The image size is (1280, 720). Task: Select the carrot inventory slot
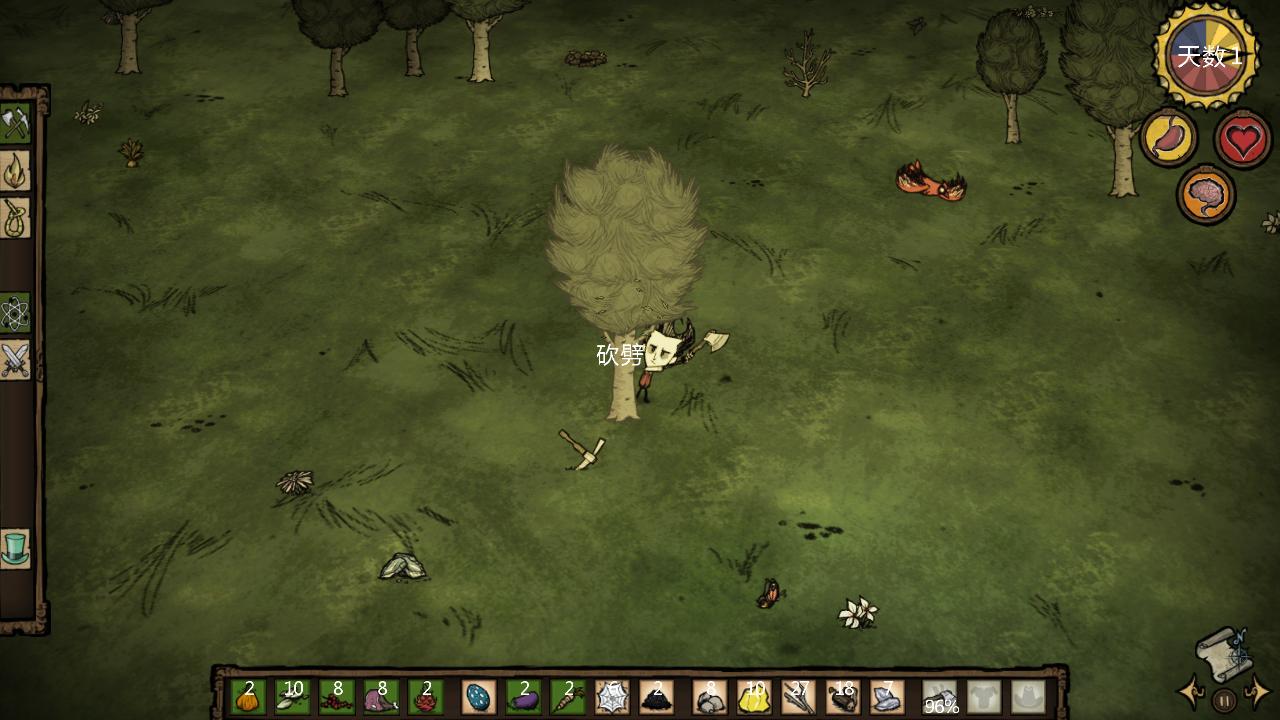pyautogui.click(x=568, y=697)
